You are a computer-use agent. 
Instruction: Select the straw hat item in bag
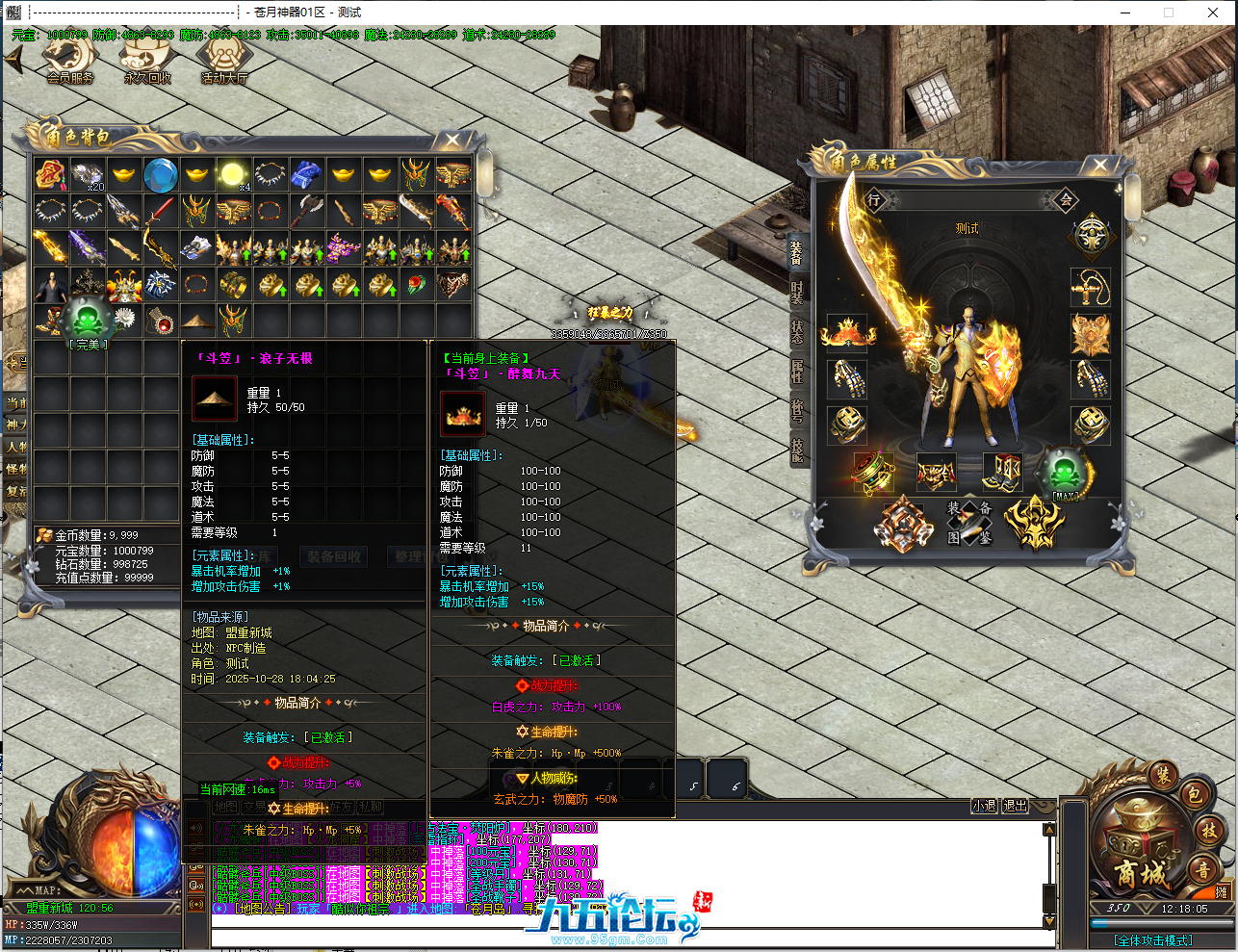[x=197, y=321]
